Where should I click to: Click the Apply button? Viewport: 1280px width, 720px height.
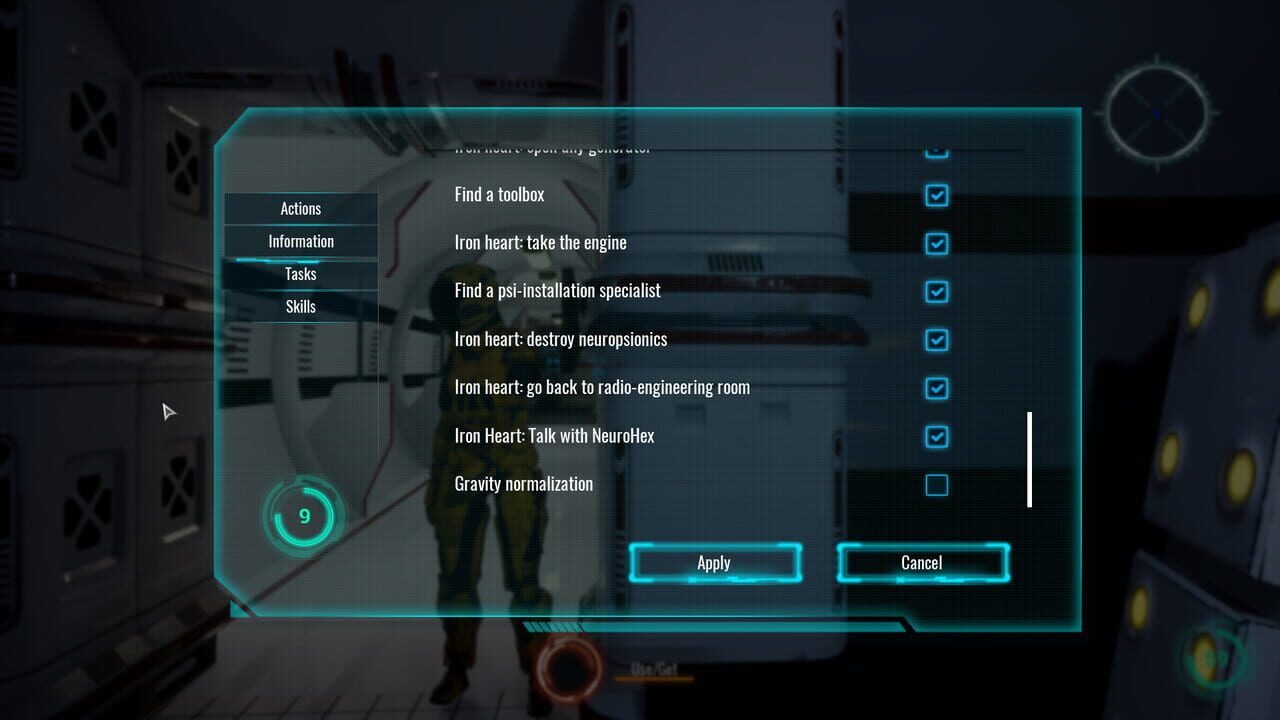(714, 562)
